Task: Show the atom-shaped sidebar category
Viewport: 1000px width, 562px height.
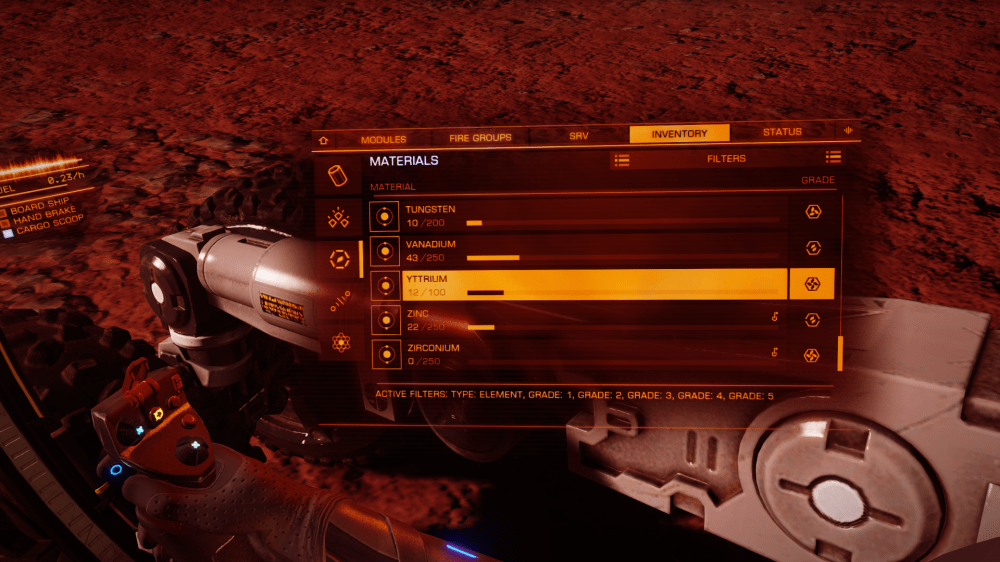Action: 341,342
